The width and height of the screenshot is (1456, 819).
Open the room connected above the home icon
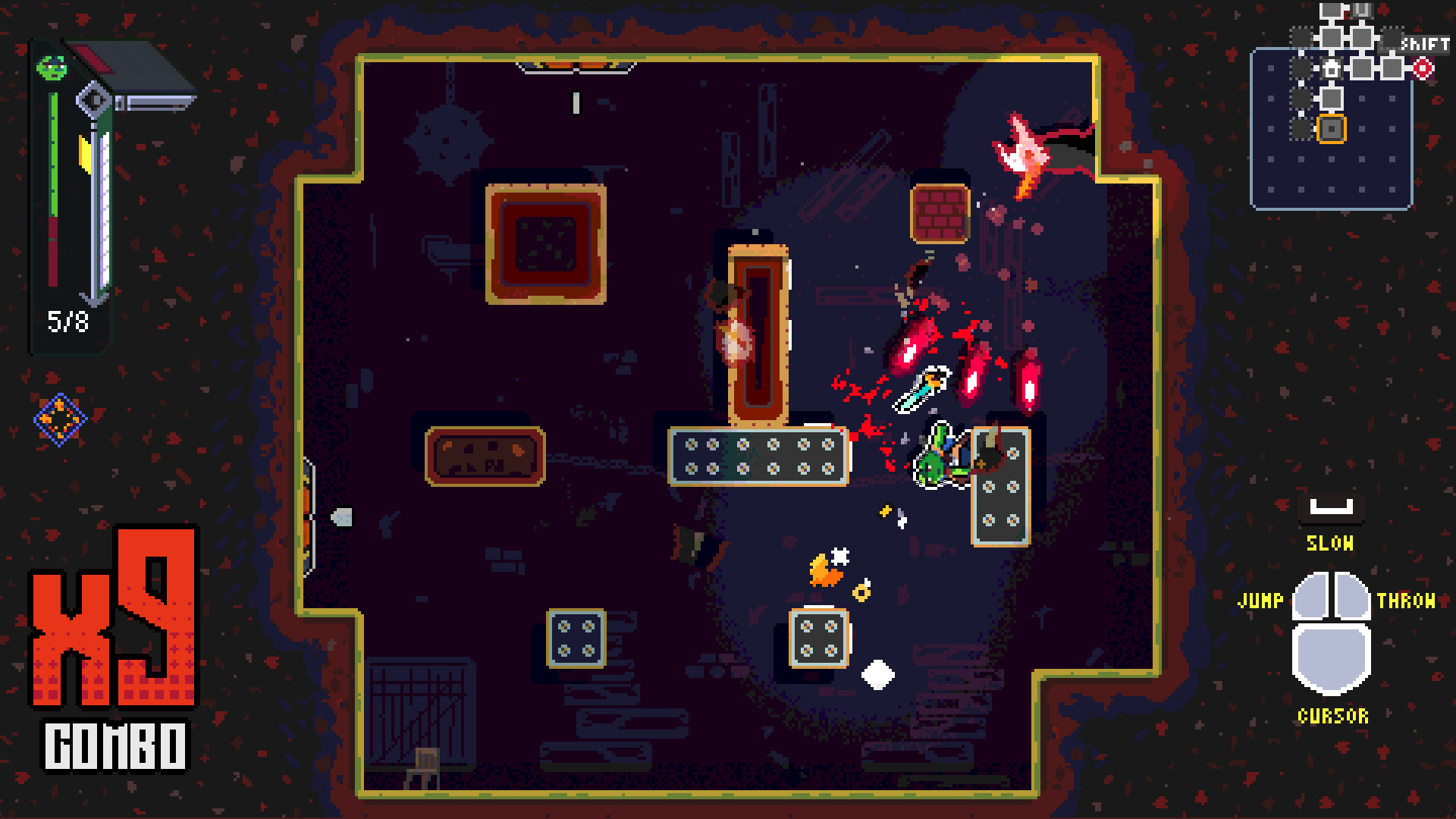(1331, 37)
